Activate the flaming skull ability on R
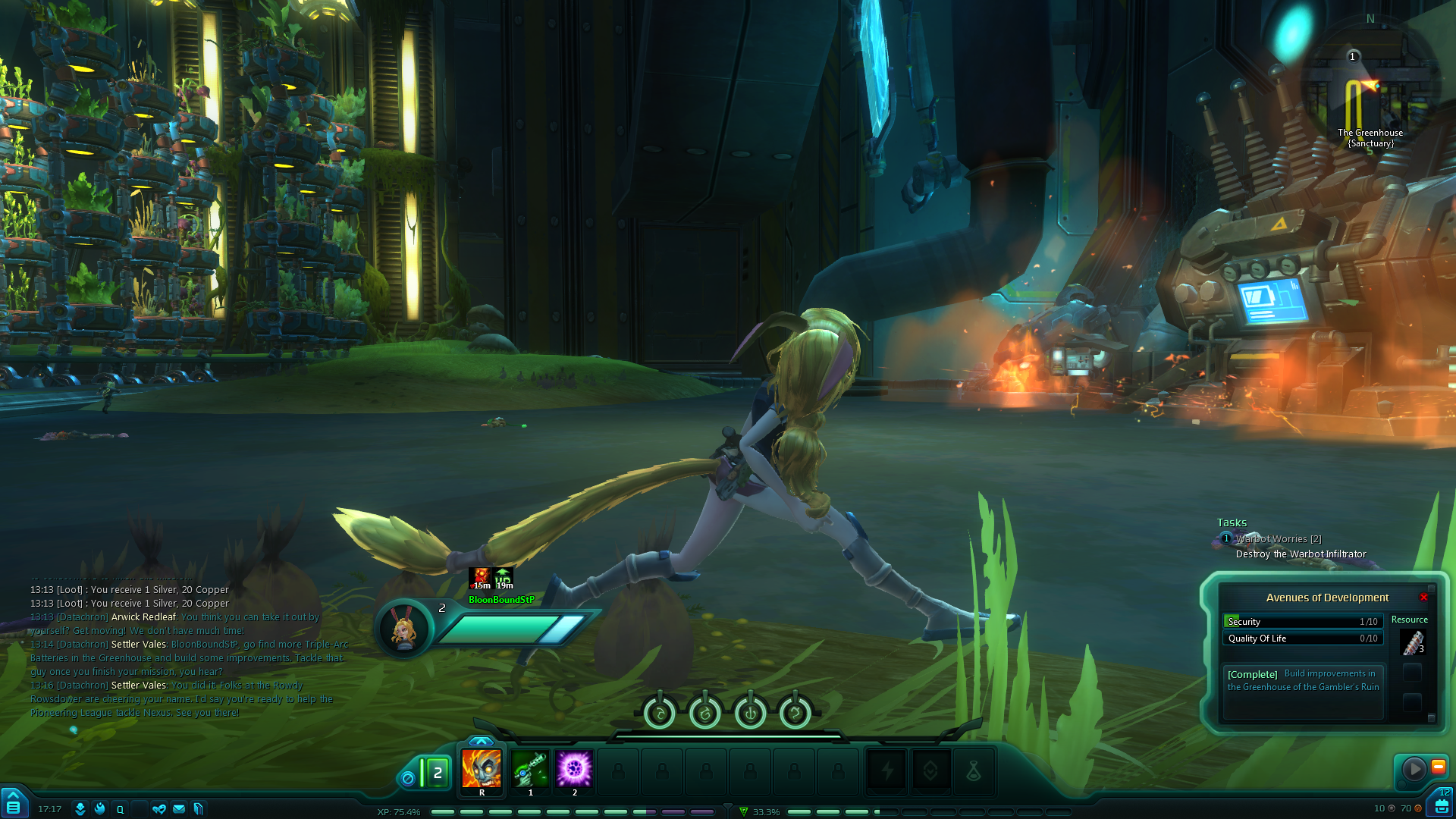This screenshot has height=819, width=1456. tap(482, 769)
